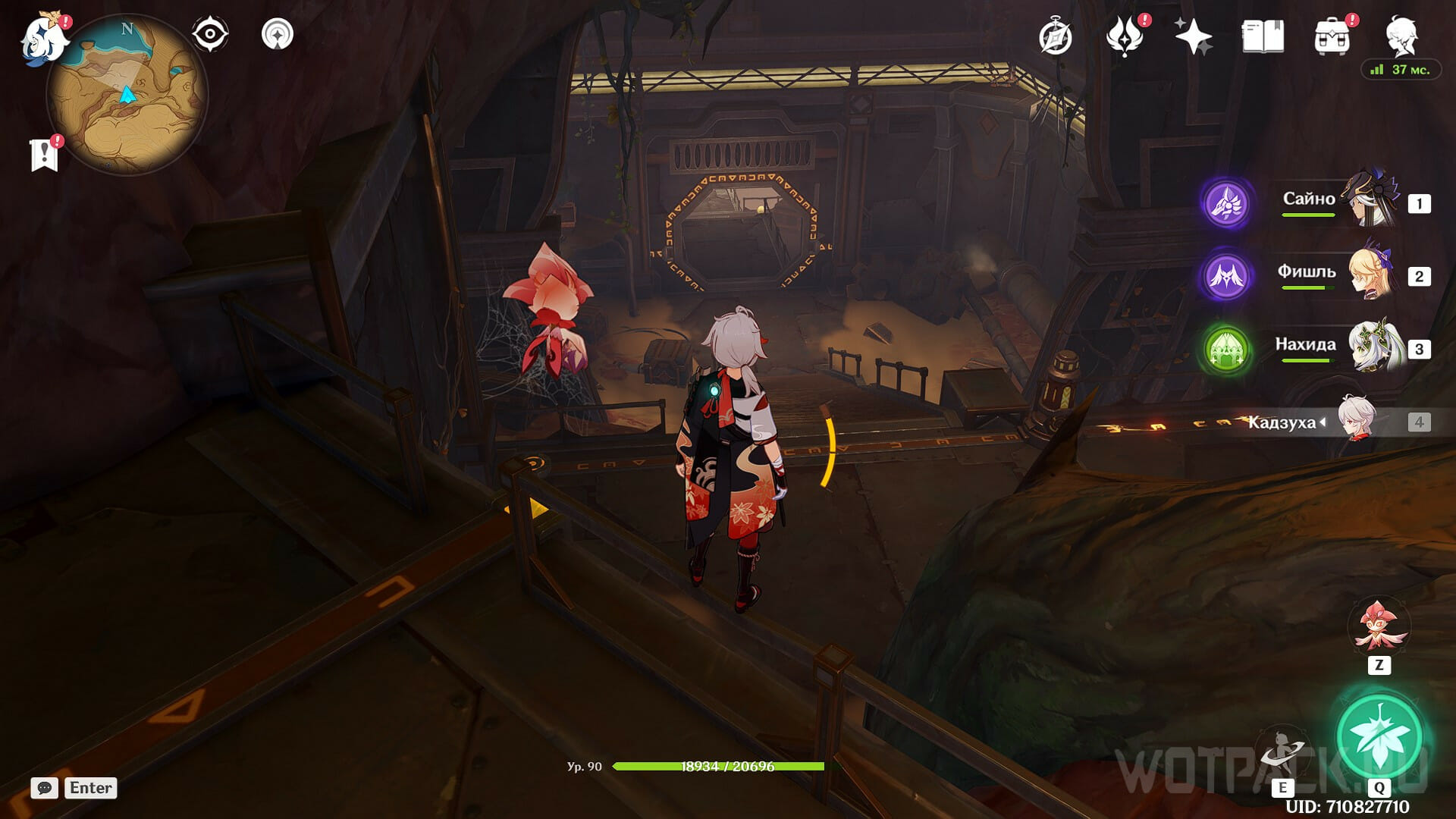The width and height of the screenshot is (1456, 819).
Task: Open the adventure compass icon
Action: (1056, 37)
